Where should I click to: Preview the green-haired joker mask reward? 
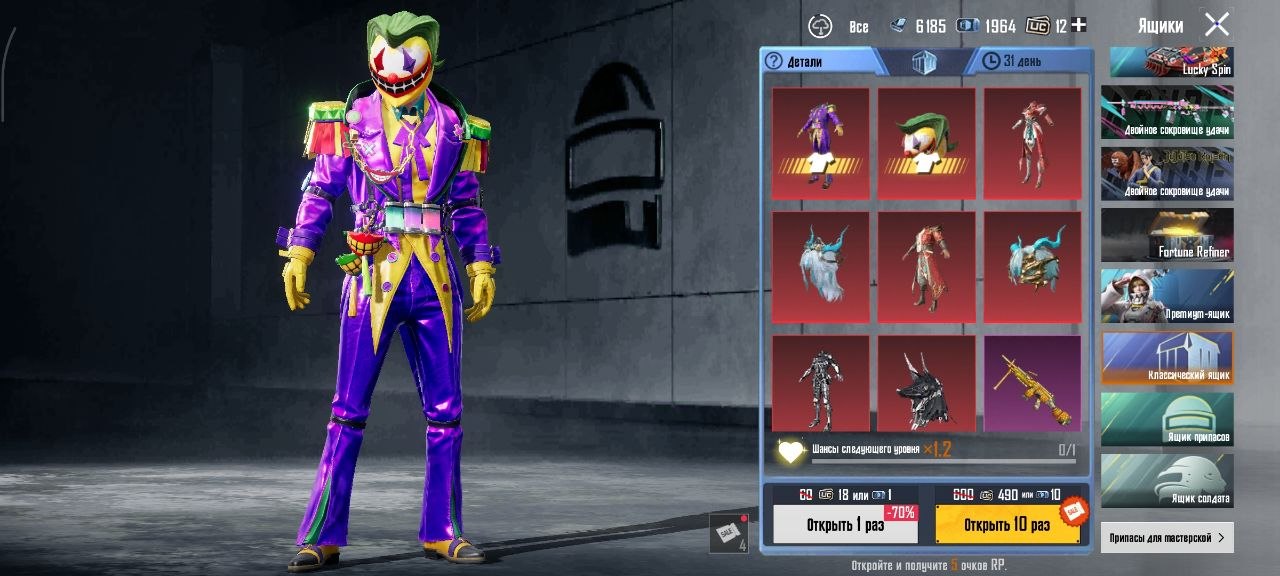pyautogui.click(x=927, y=142)
